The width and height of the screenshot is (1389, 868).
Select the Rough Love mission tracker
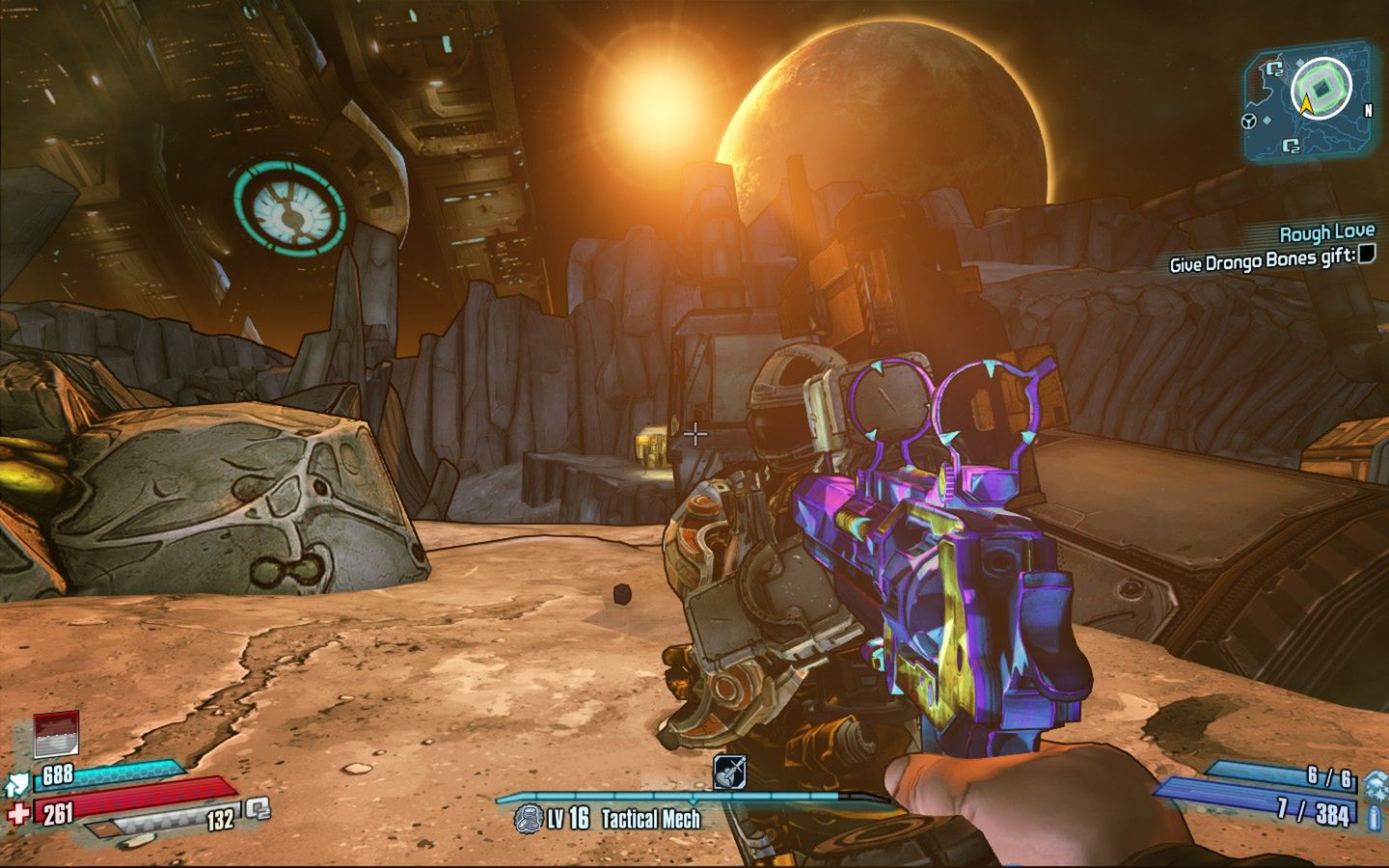pyautogui.click(x=1326, y=232)
